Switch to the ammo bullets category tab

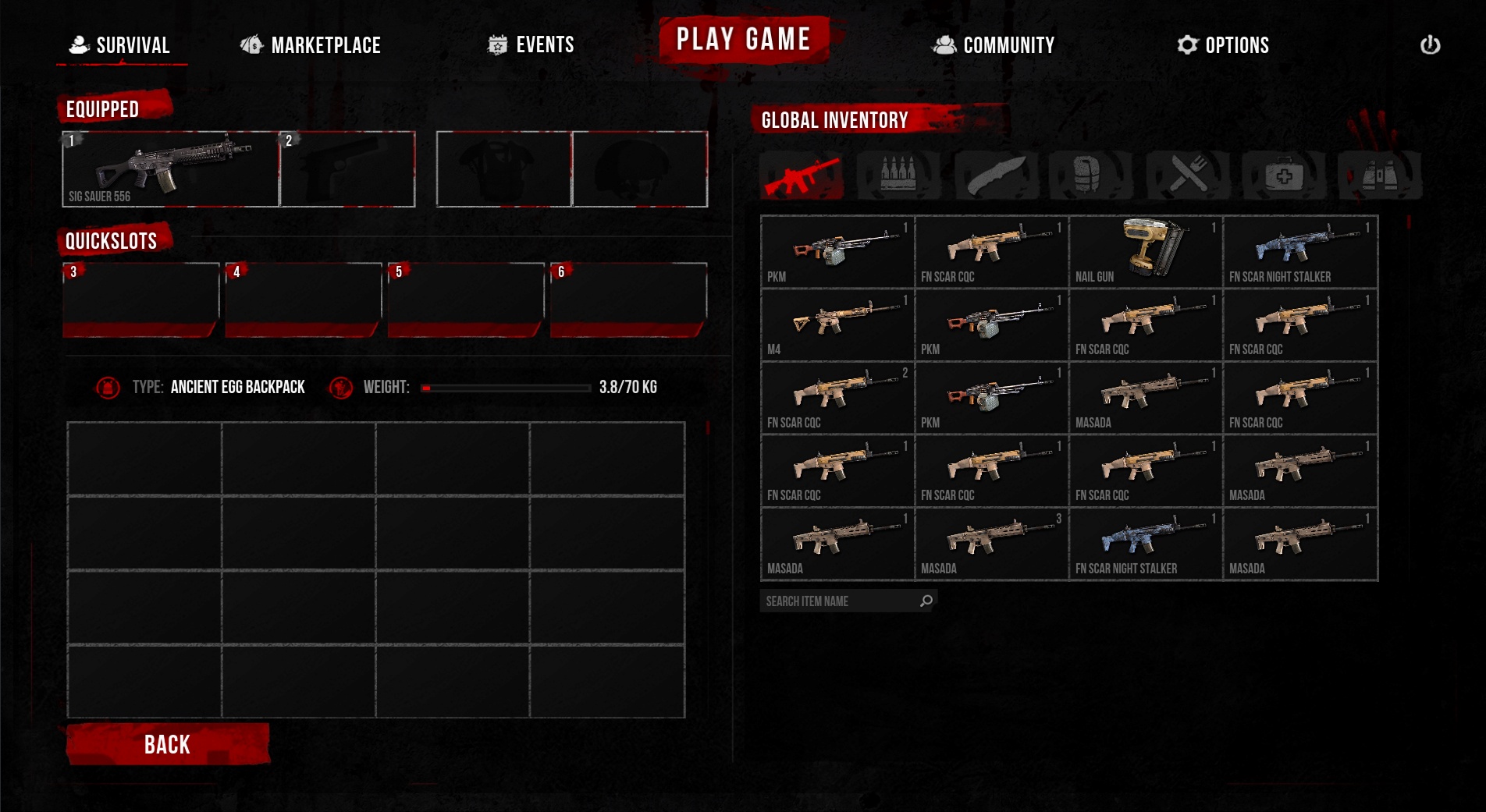click(x=898, y=175)
